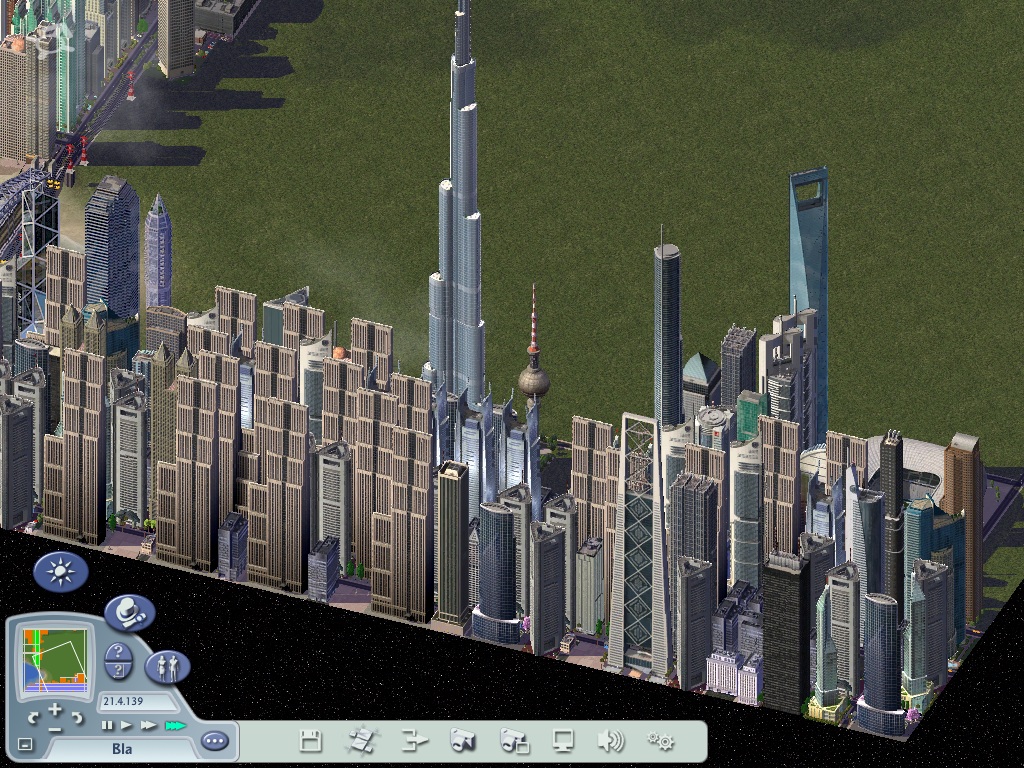Pause the simulation
1024x768 pixels.
[108, 725]
